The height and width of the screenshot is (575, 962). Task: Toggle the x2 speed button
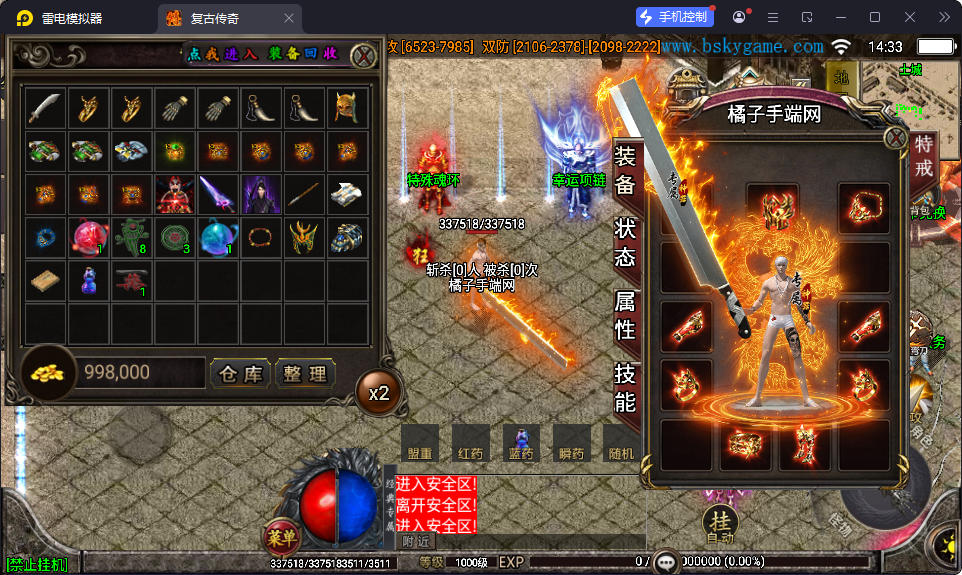[x=379, y=393]
